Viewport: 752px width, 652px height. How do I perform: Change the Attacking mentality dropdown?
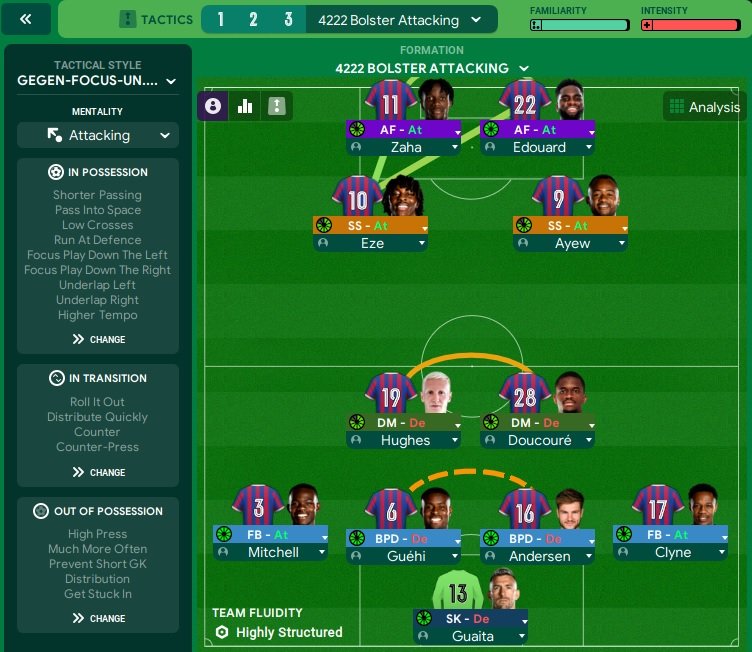point(98,135)
